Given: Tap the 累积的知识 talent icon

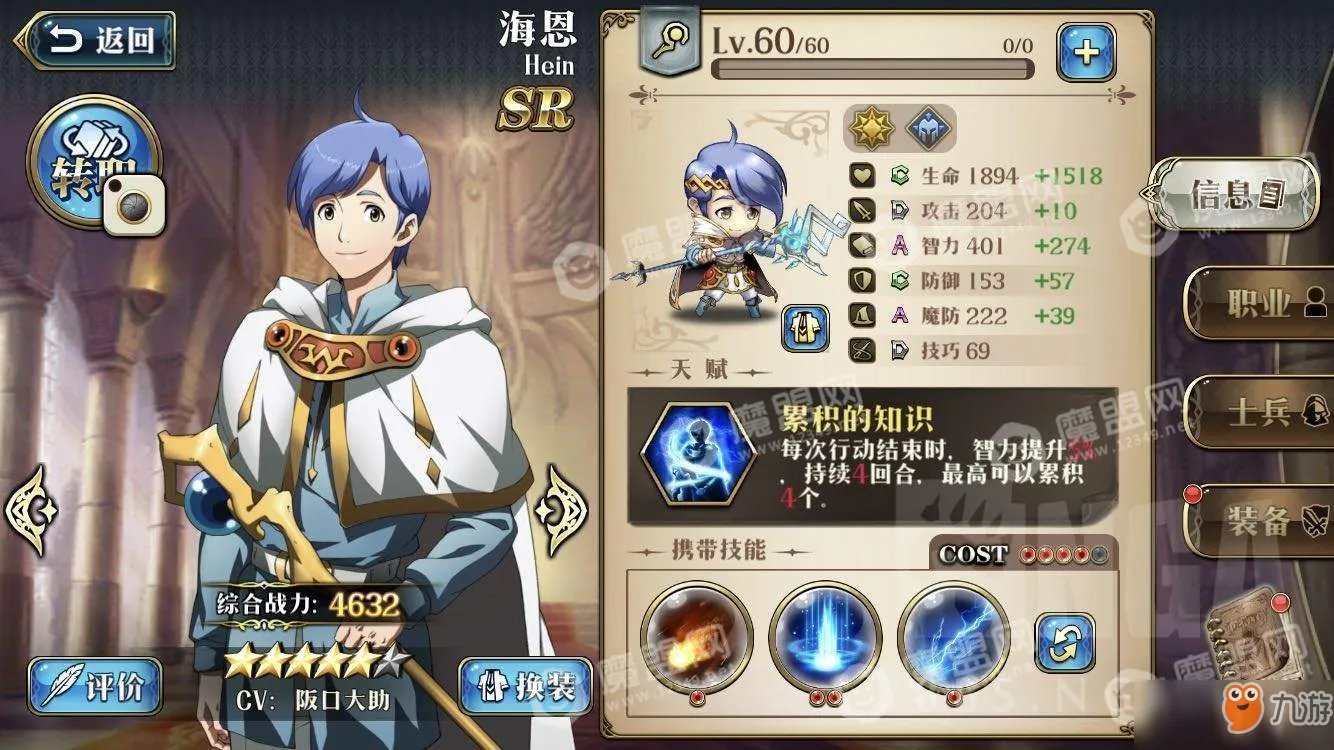Looking at the screenshot, I should click(x=696, y=455).
